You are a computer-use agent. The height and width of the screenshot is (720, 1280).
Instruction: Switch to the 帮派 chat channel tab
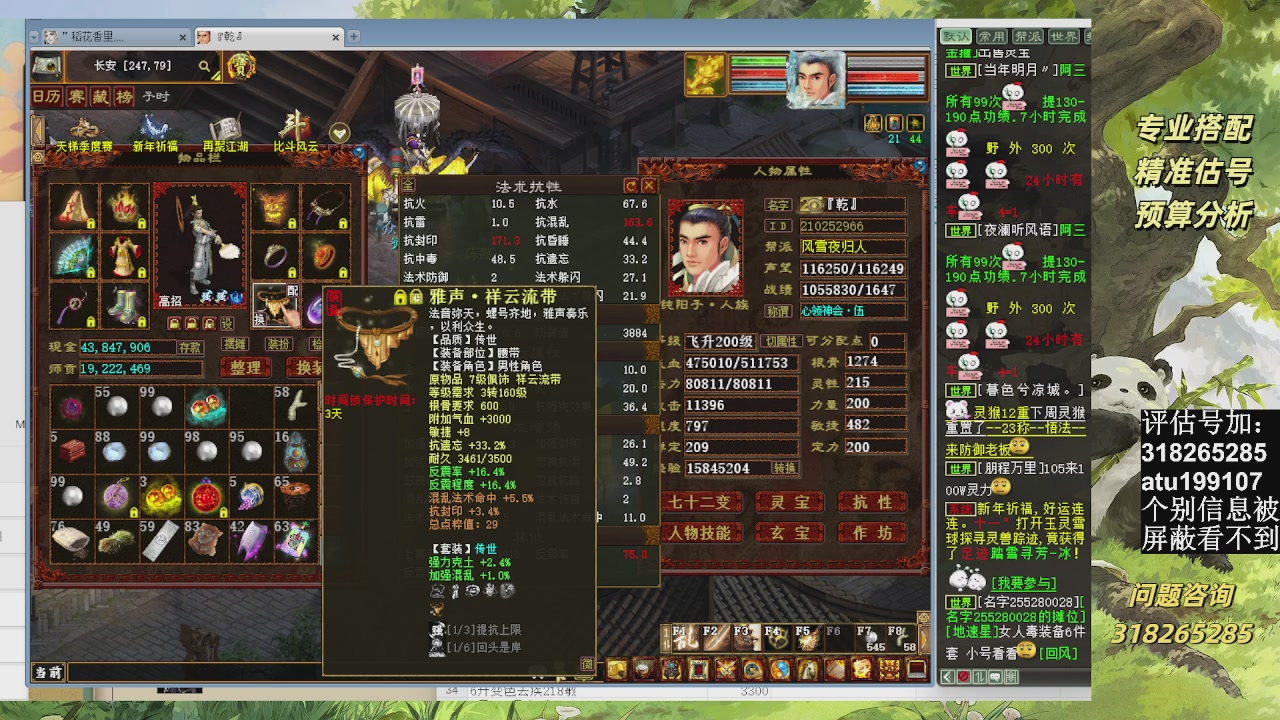[1028, 35]
